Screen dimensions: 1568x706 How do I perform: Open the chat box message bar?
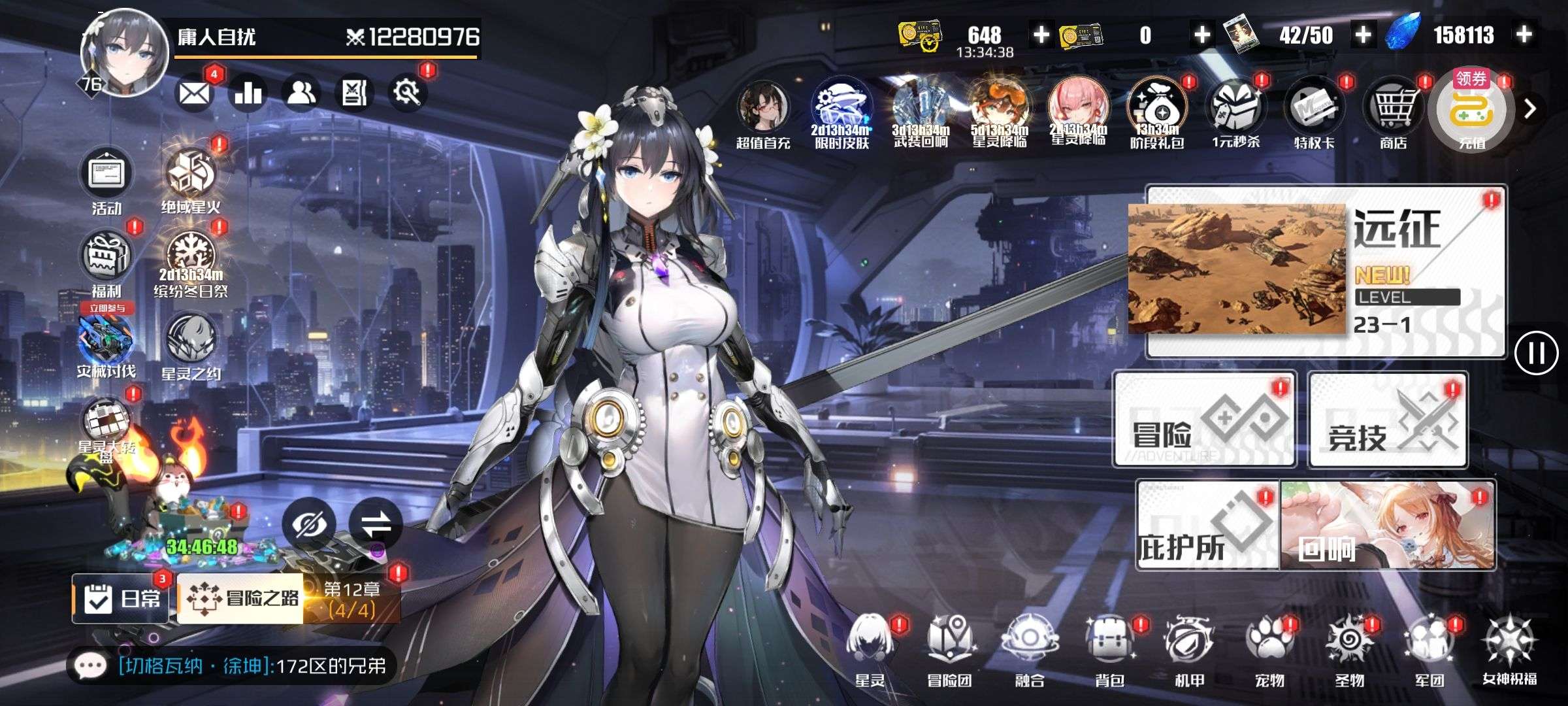(x=232, y=666)
